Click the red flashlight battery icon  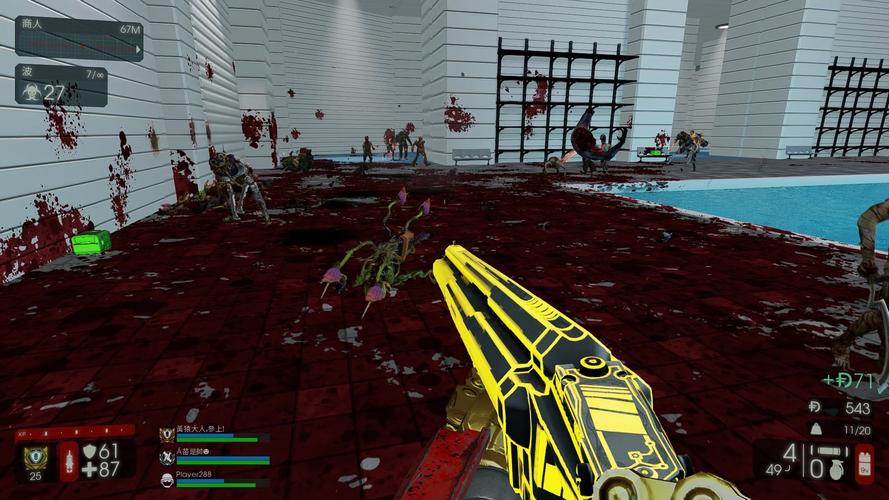864,461
